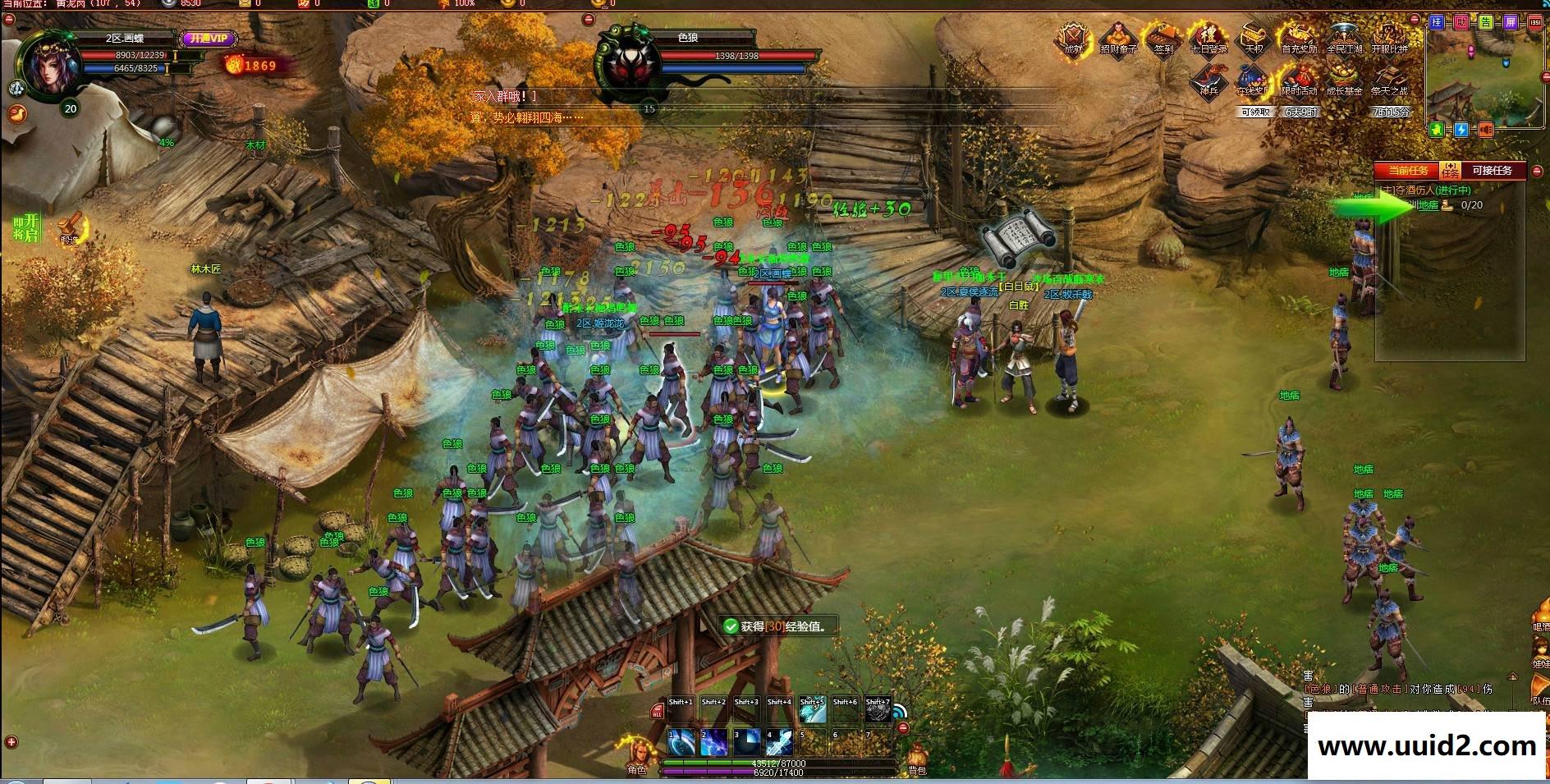Toggle the 挂 auto-battle button above minimap
1550x784 pixels.
click(1437, 22)
